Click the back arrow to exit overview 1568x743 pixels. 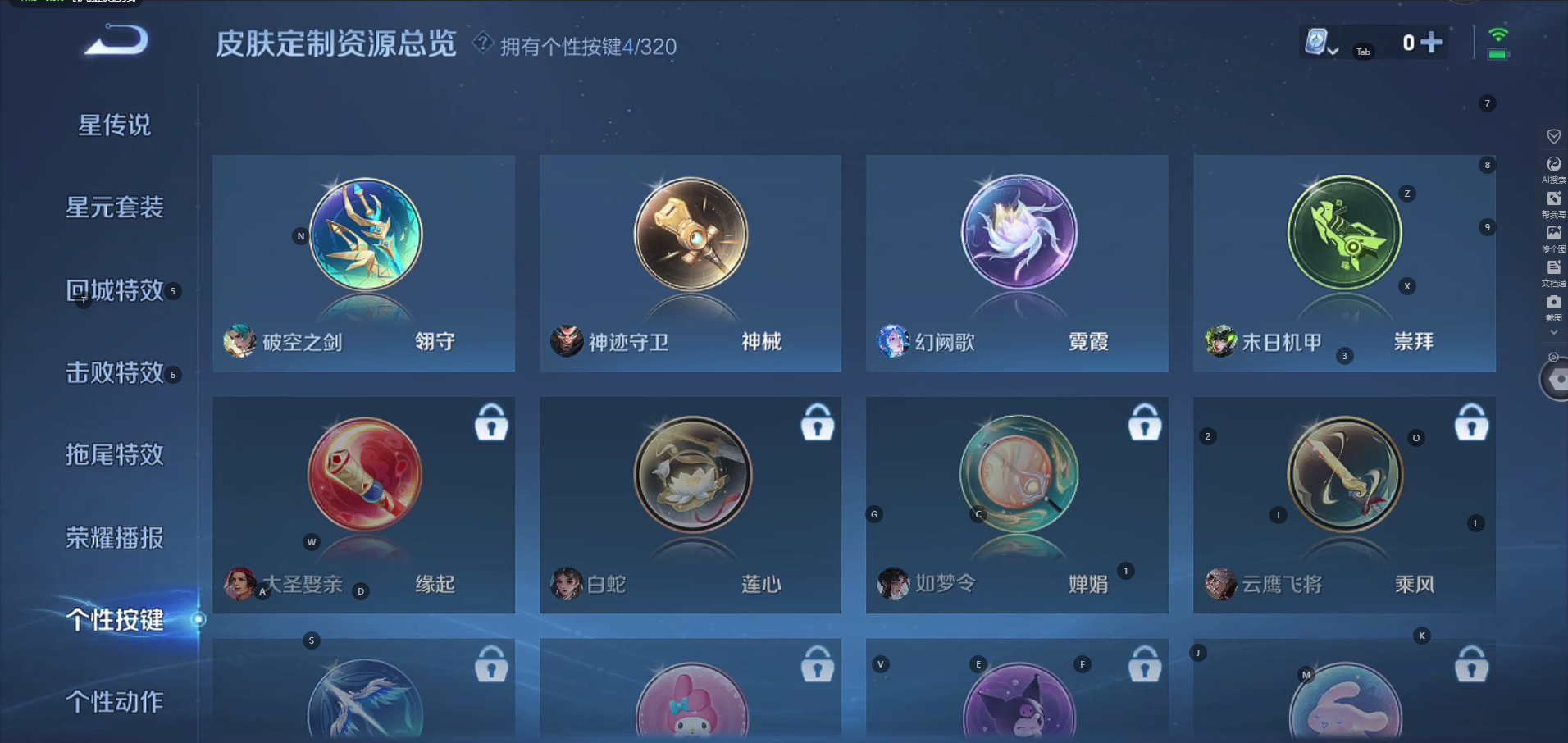pos(112,41)
